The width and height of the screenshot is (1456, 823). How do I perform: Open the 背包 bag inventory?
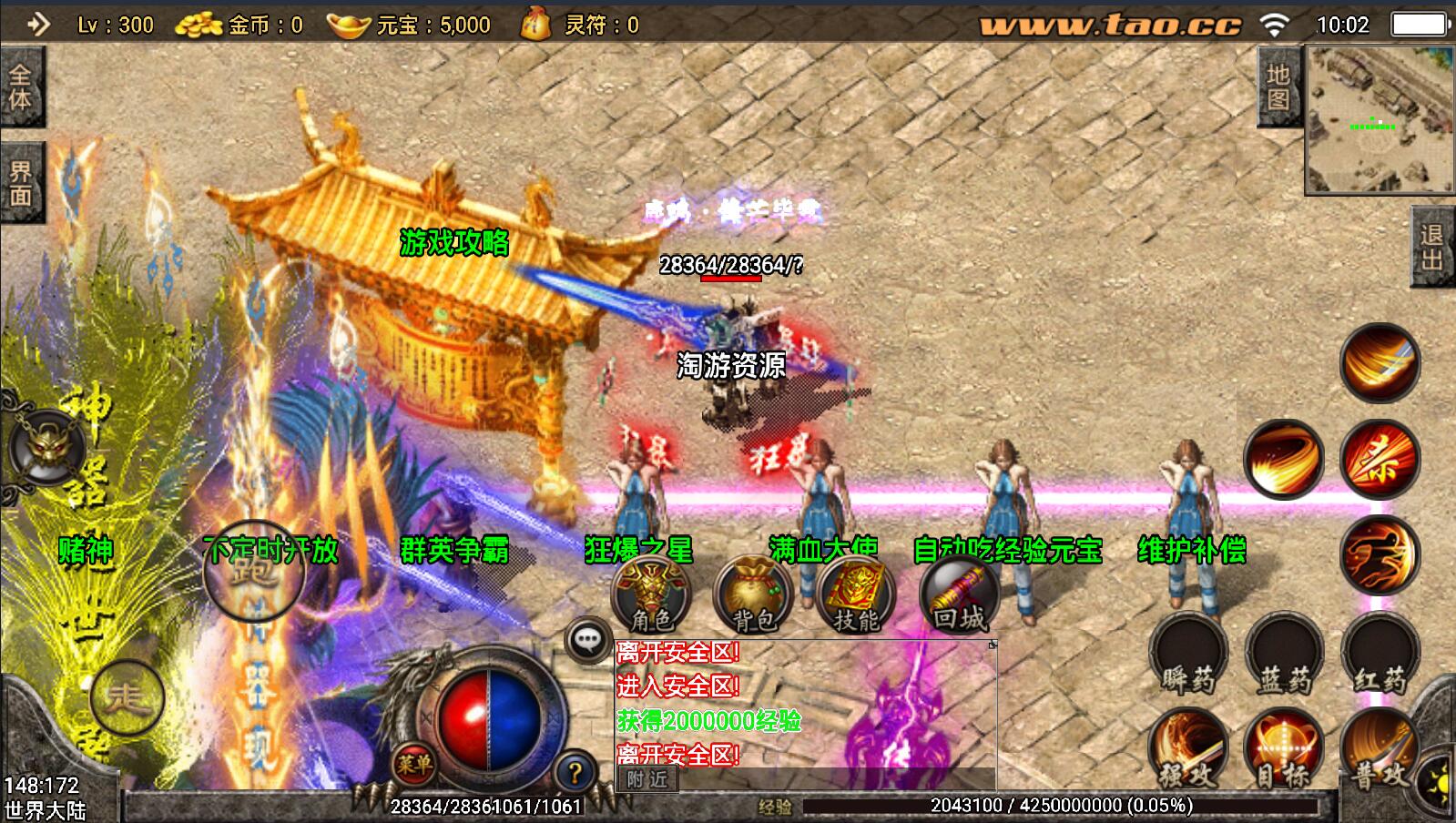[753, 594]
